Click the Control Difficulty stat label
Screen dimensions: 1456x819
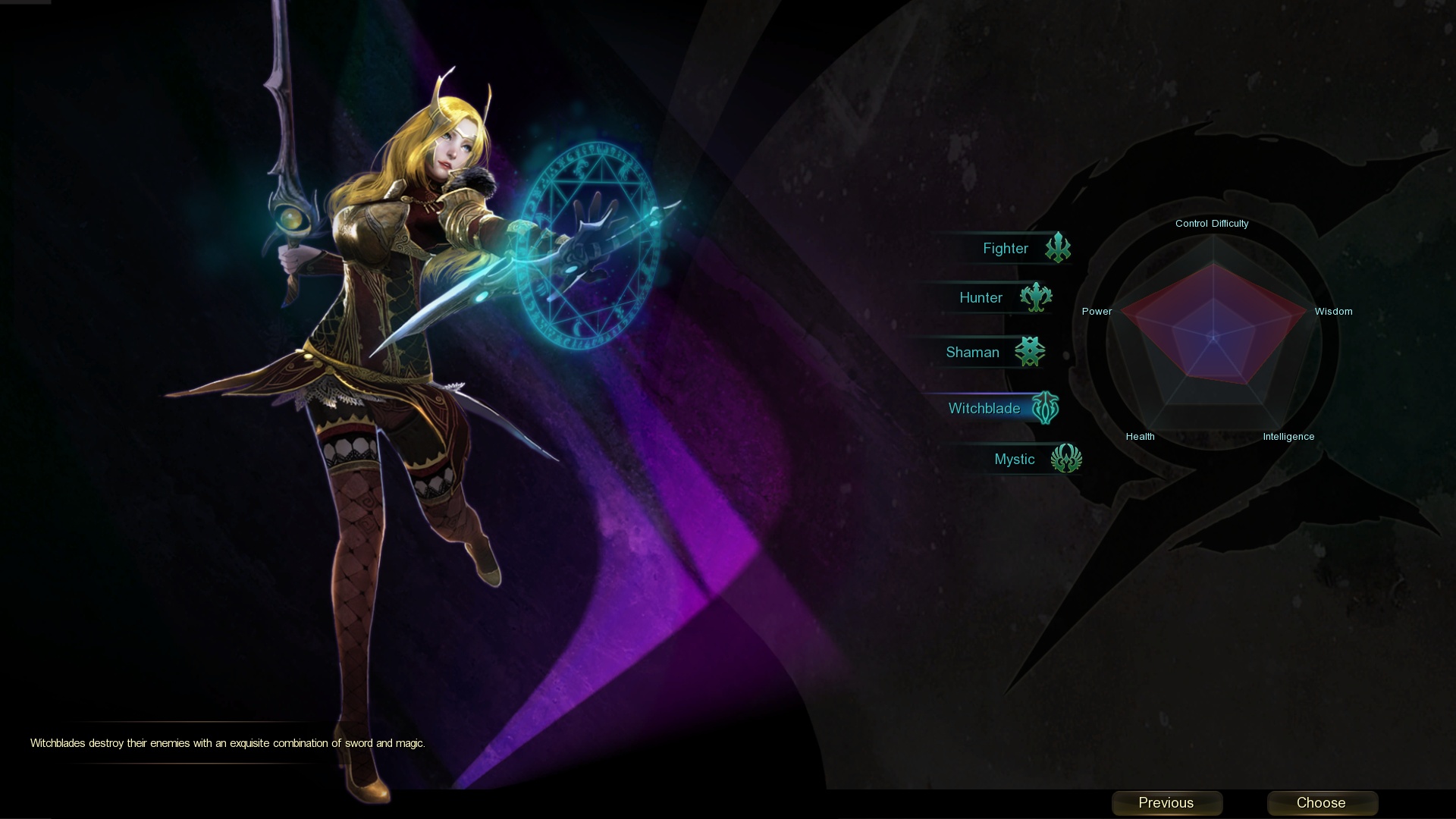pos(1212,223)
